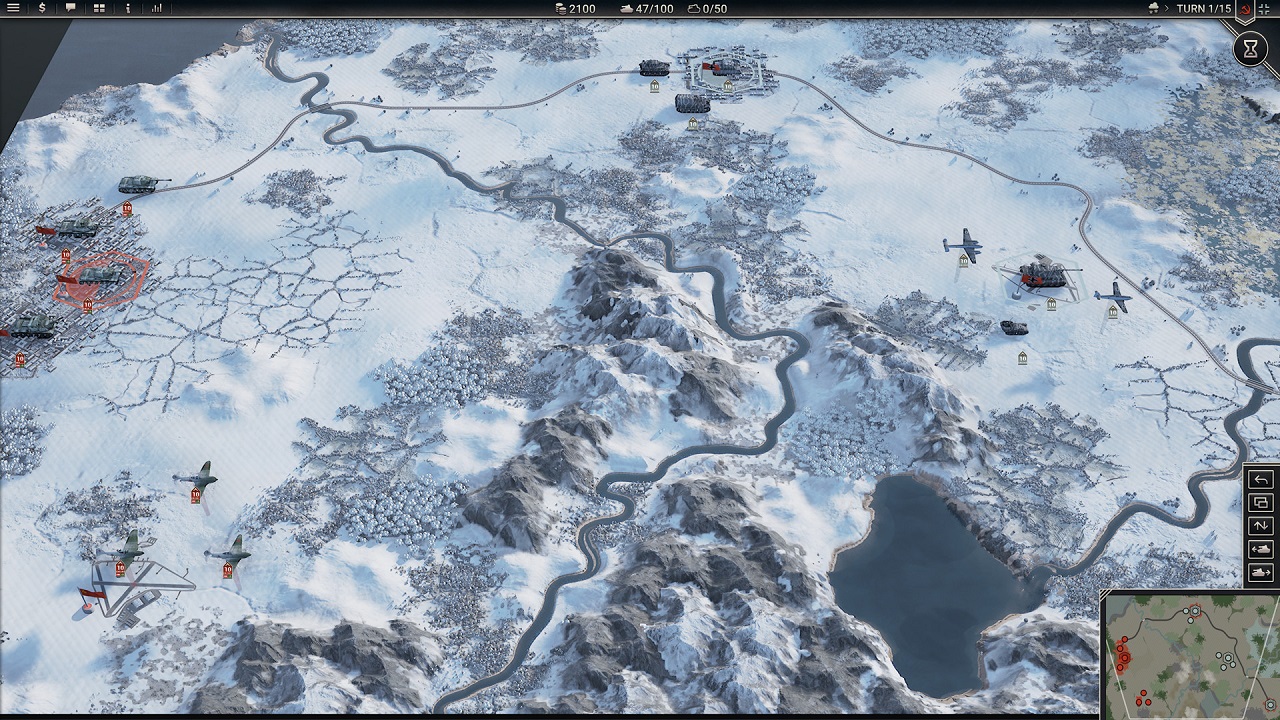Select the previous unit tank button
The width and height of the screenshot is (1280, 720).
[1261, 549]
